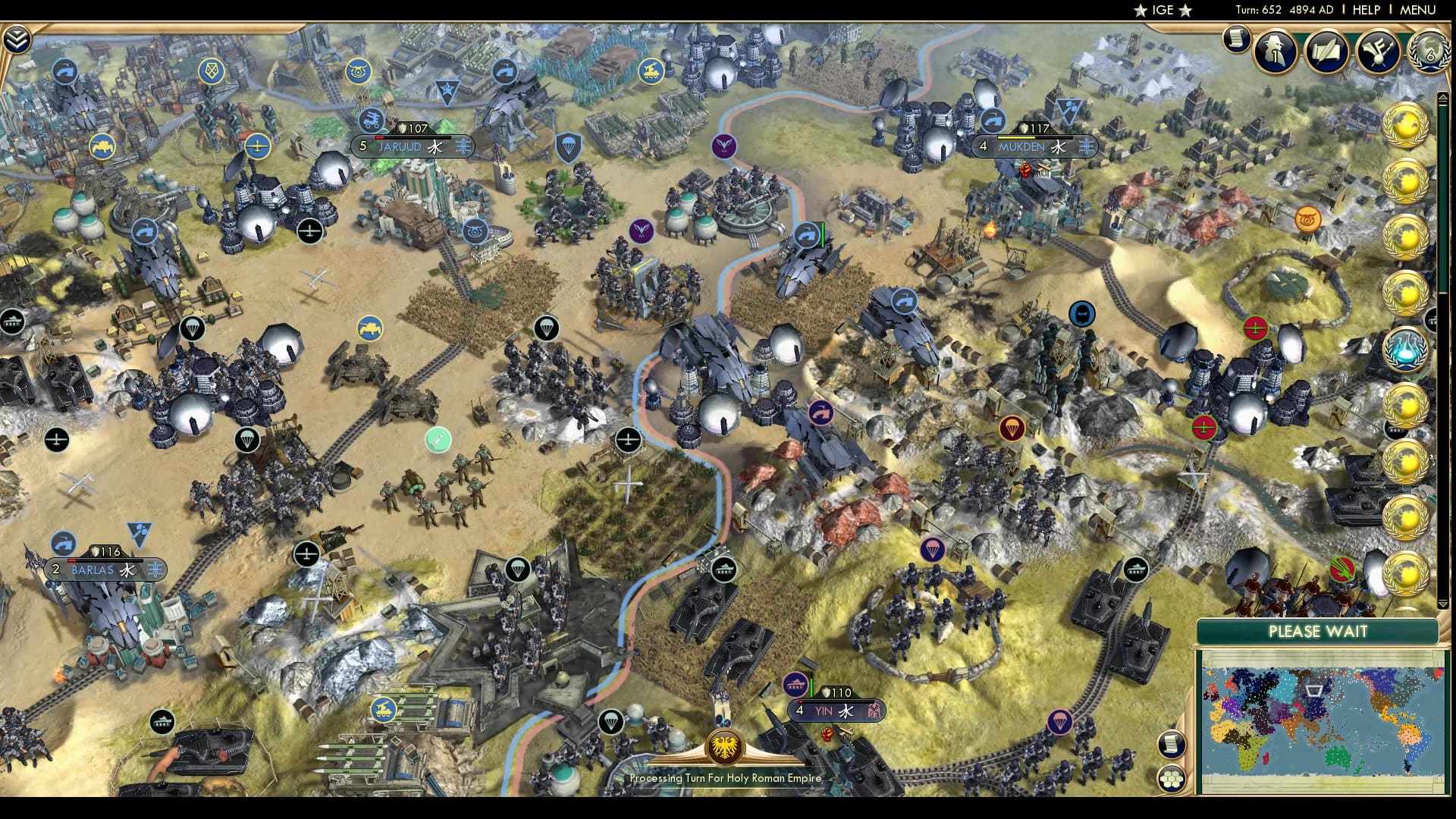Screen dimensions: 1456x819
Task: Open the Social Policies quill icon
Action: 1326,52
